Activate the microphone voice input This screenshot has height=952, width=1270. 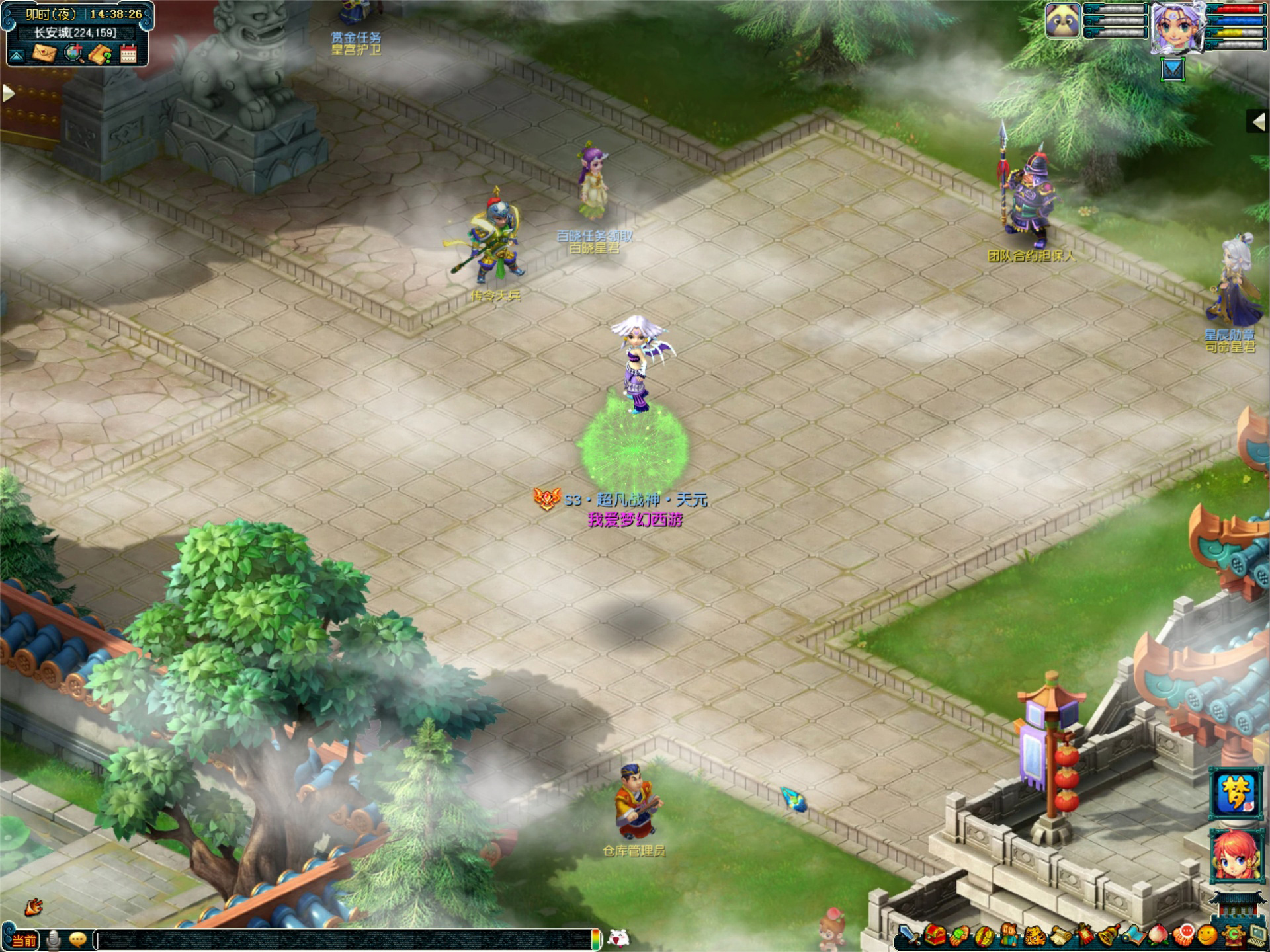click(x=54, y=939)
